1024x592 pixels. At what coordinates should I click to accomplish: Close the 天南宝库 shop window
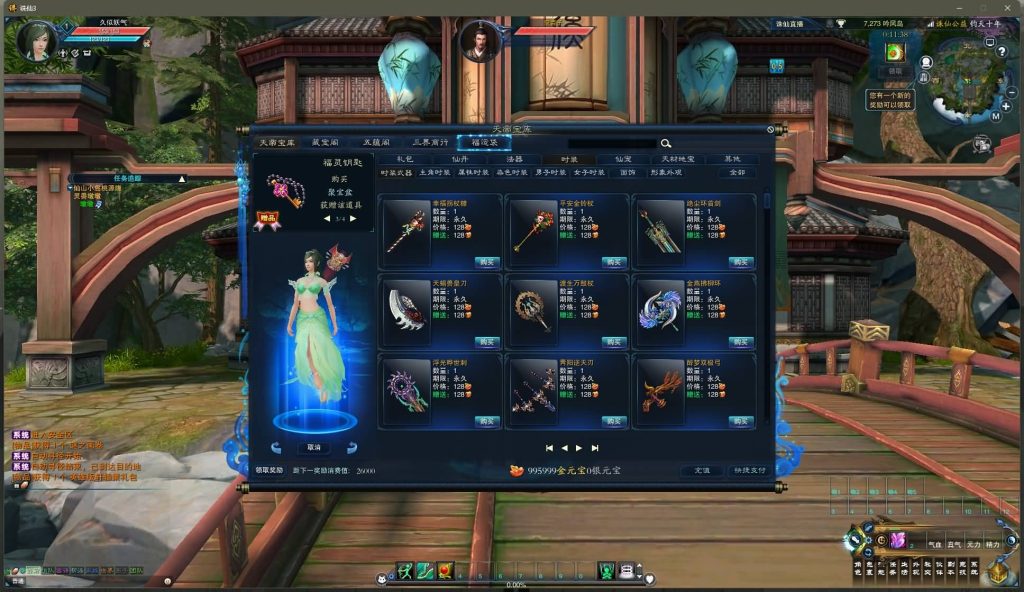[x=771, y=129]
